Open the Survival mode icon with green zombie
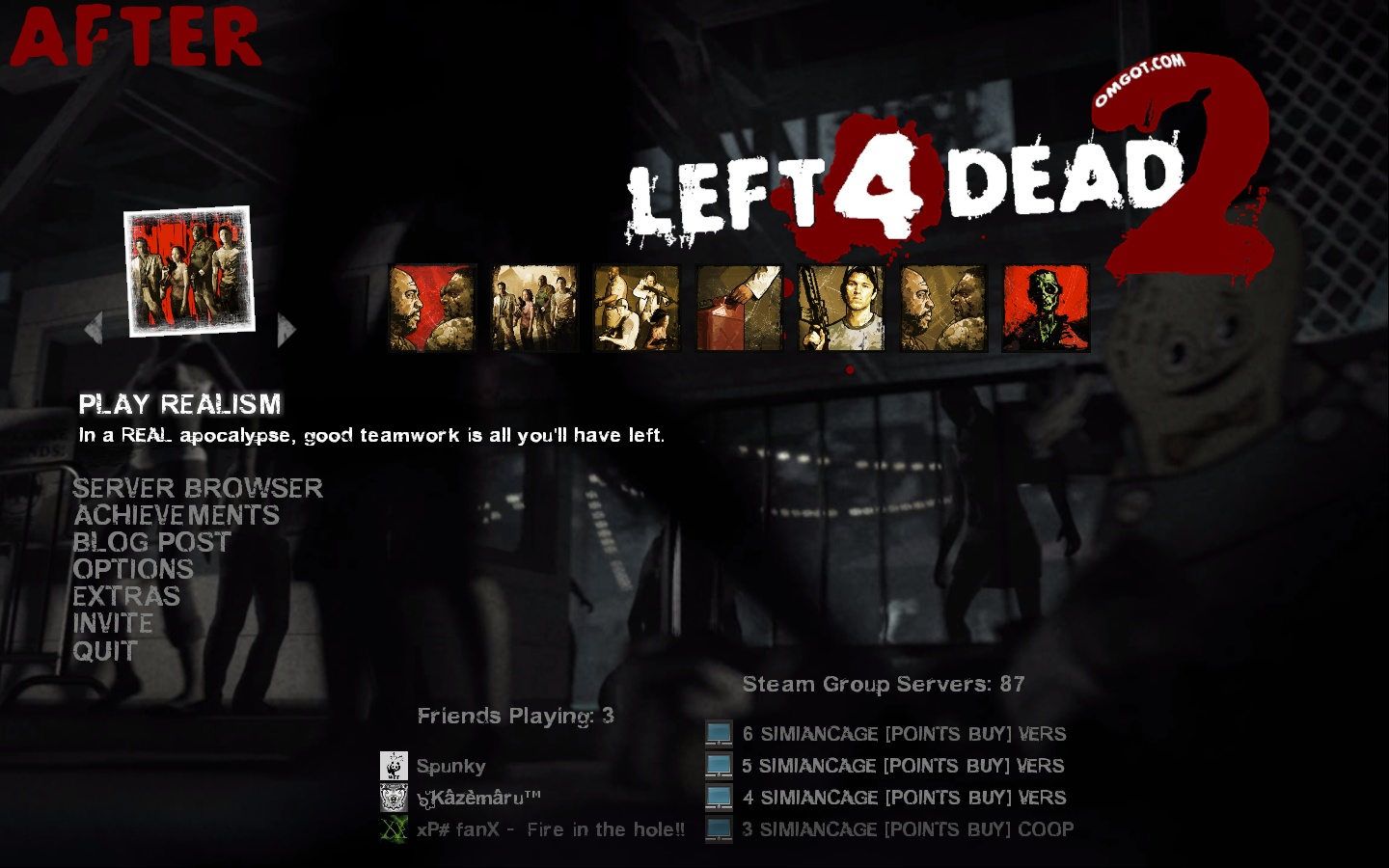The height and width of the screenshot is (868, 1389). (1046, 308)
